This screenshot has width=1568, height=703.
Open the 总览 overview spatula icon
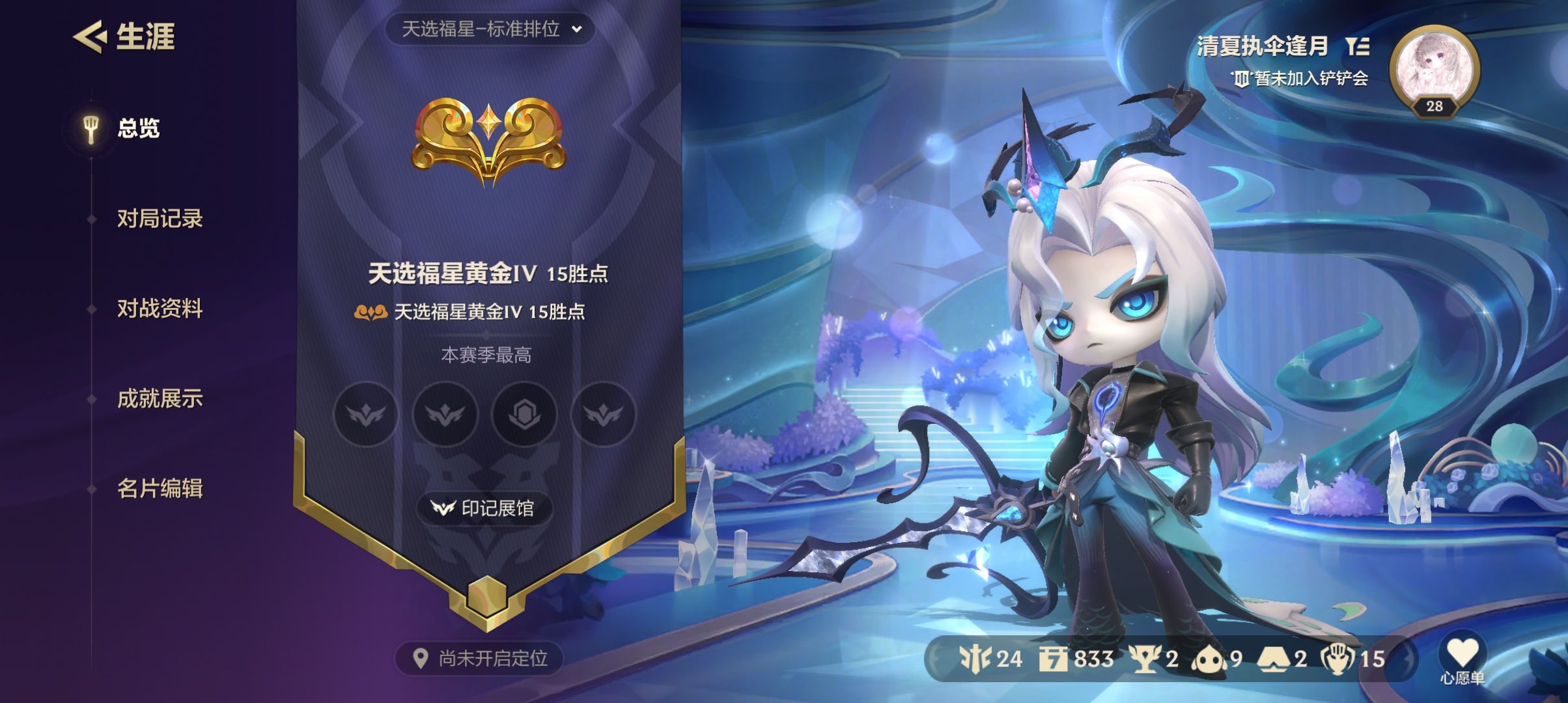(x=91, y=128)
